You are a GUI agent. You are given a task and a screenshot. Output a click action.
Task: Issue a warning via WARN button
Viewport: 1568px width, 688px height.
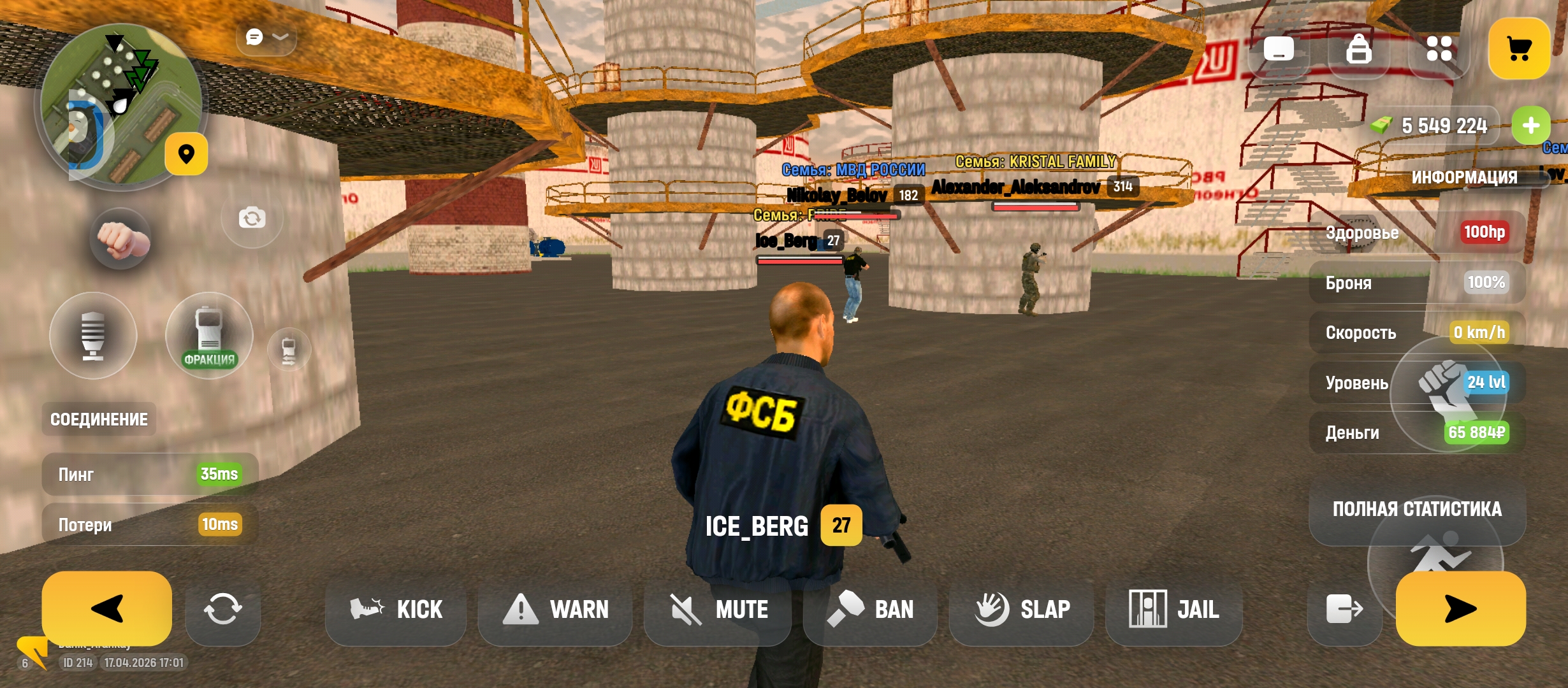(555, 610)
